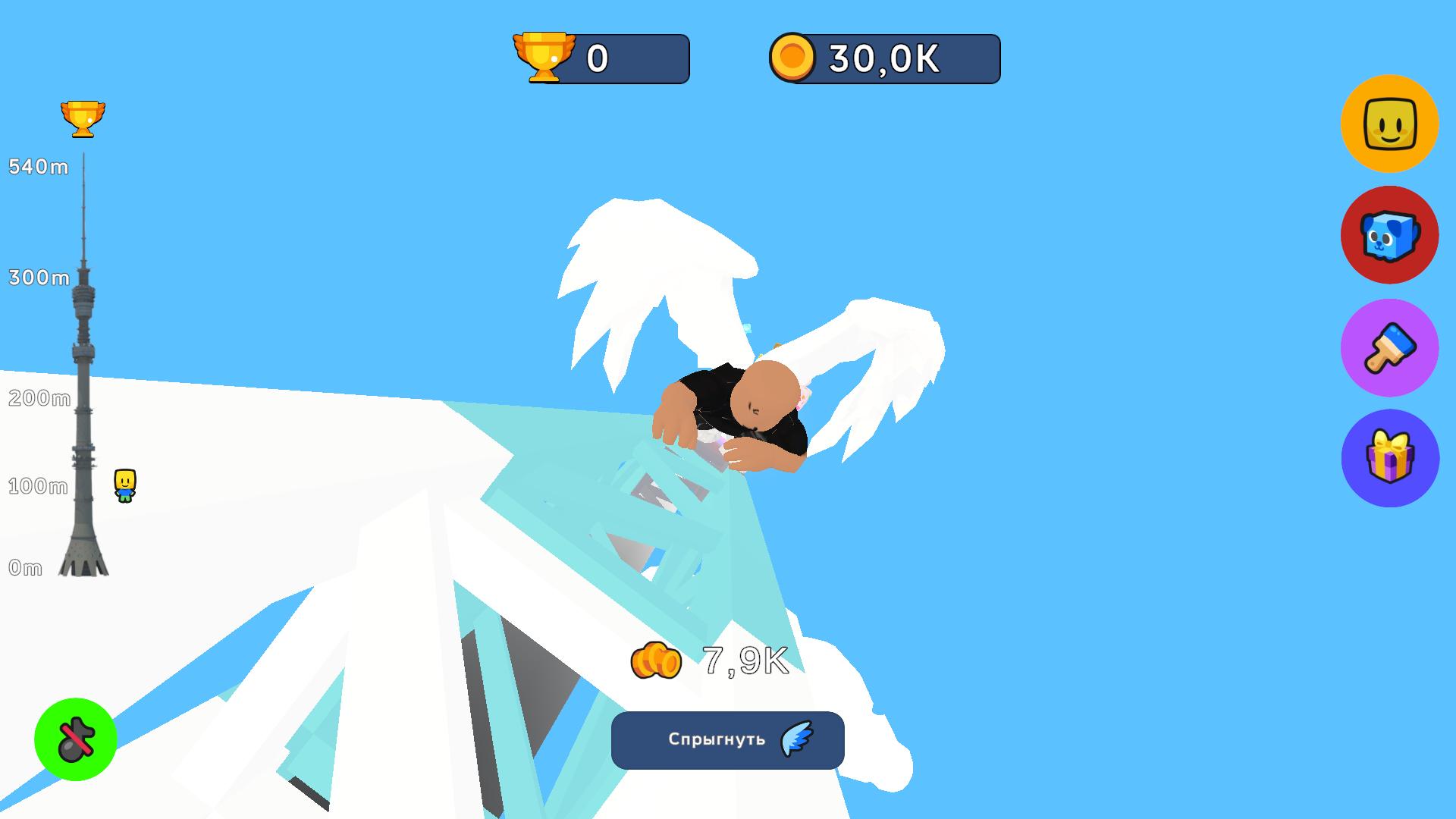Select the tower model on the progress gauge
Screen dimensions: 1456x819
[x=83, y=379]
